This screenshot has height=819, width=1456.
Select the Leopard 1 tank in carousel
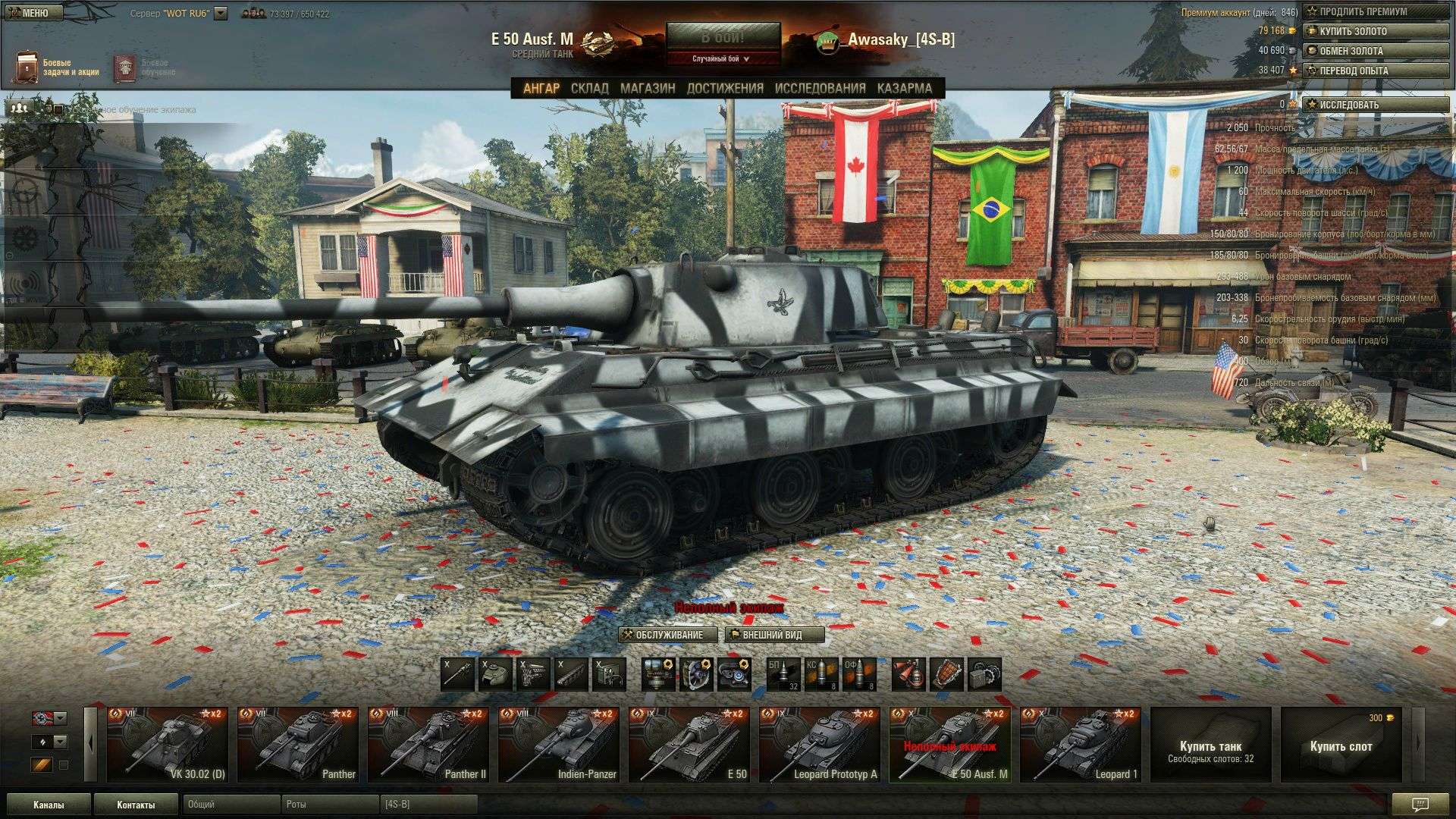[1080, 745]
